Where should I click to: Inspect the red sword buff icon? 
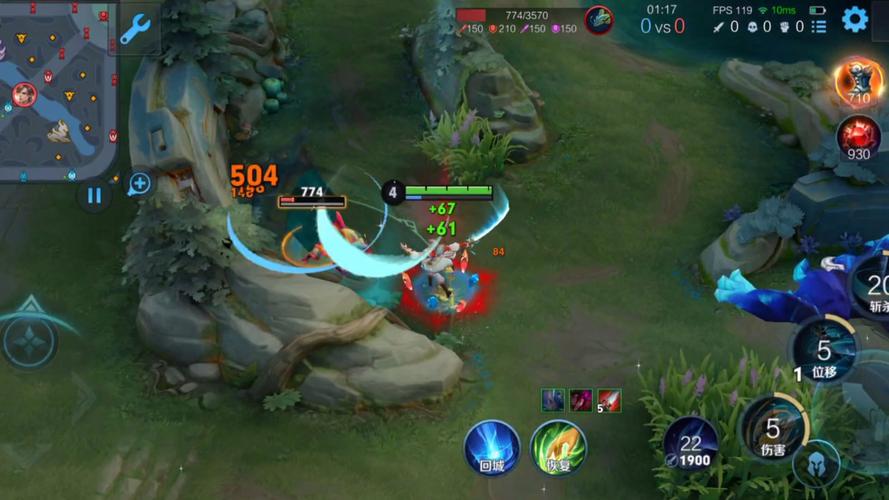click(609, 400)
